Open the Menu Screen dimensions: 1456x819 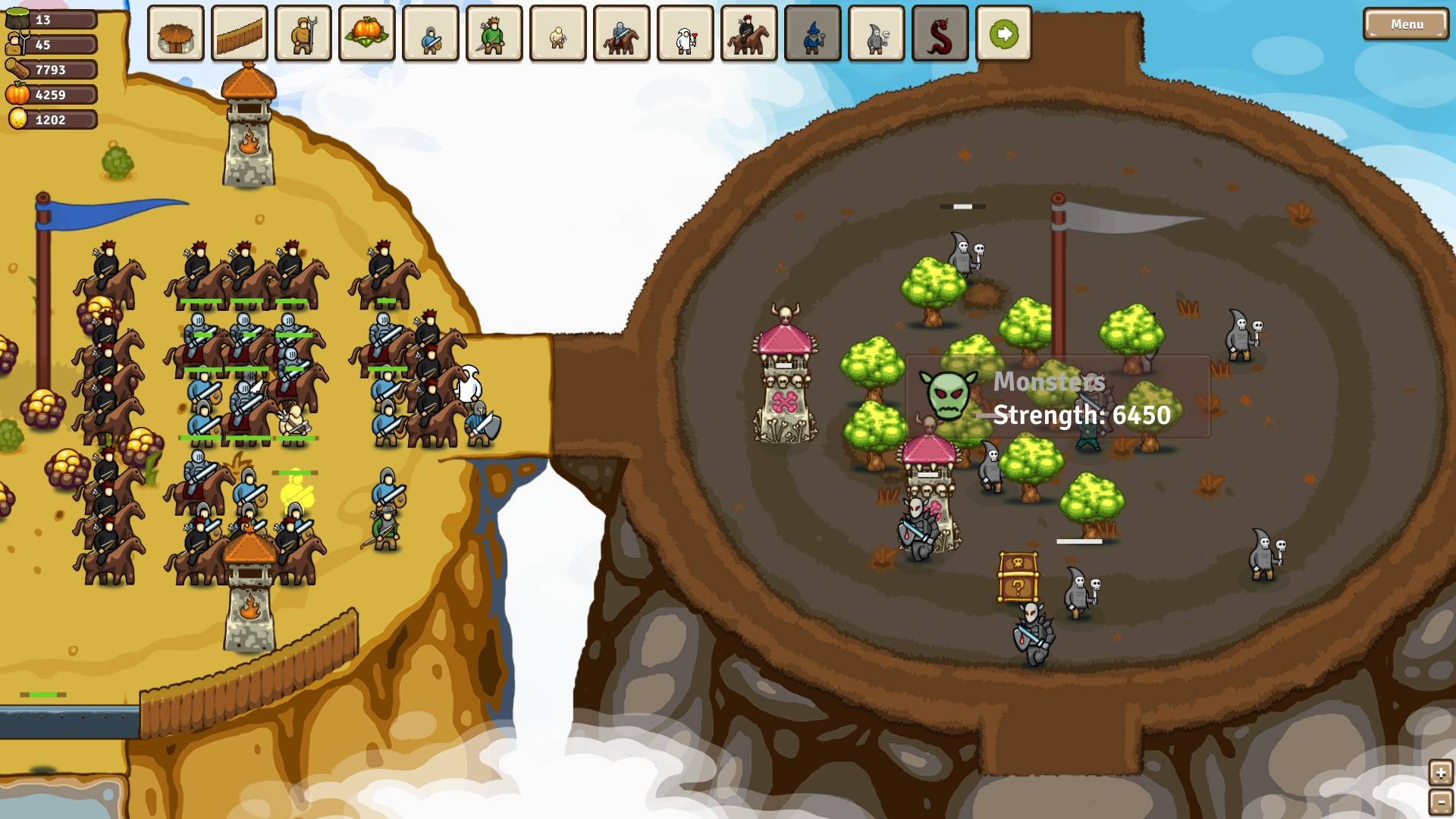pos(1406,24)
